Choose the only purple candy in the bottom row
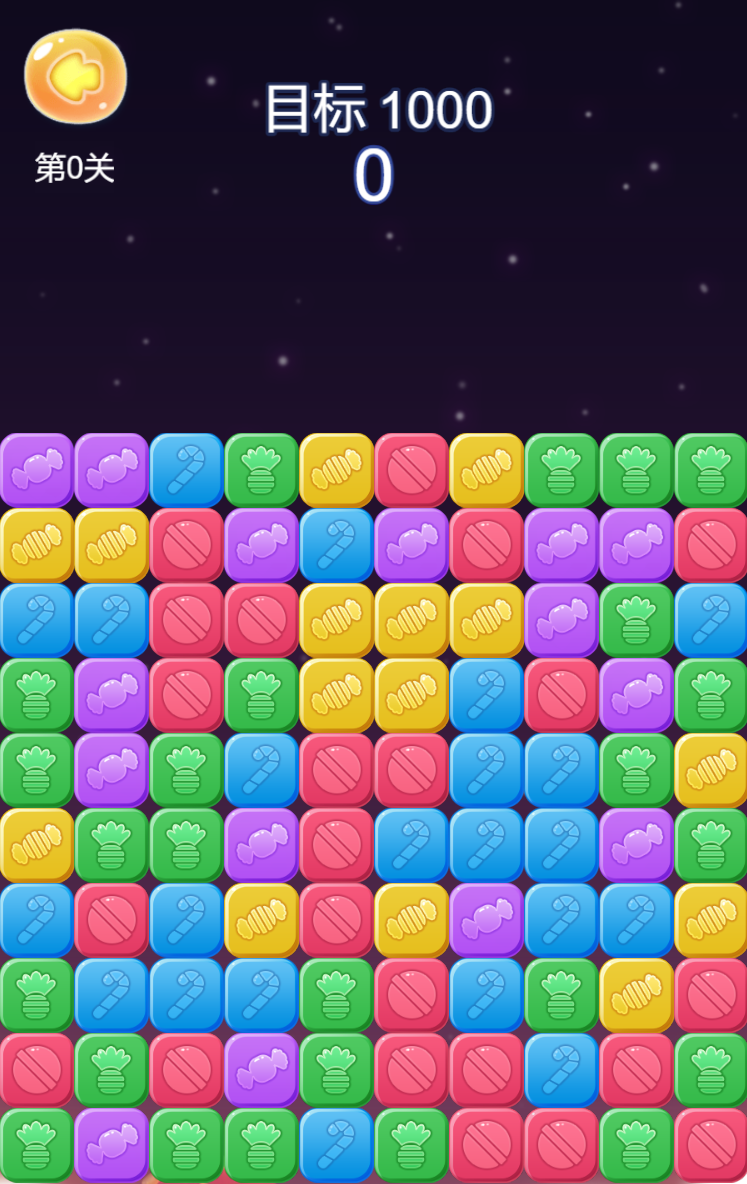Screen dimensions: 747x1184 pos(112,1144)
